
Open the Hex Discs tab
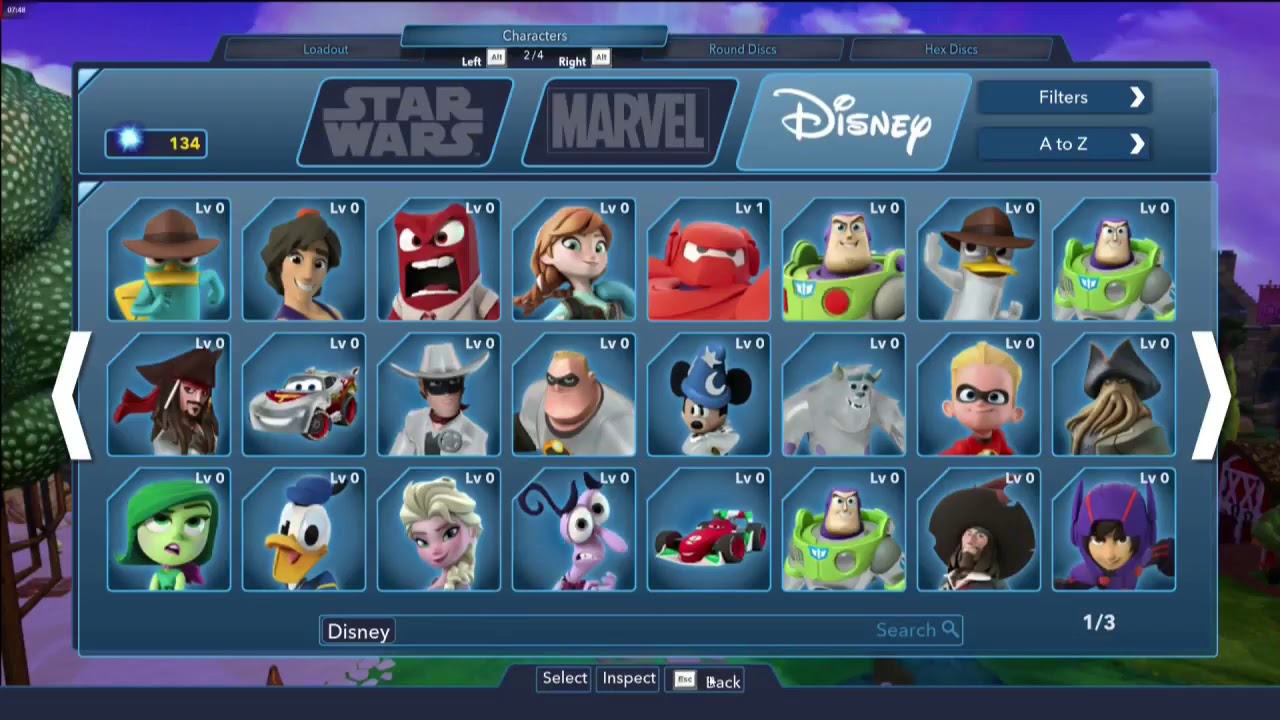[x=950, y=49]
